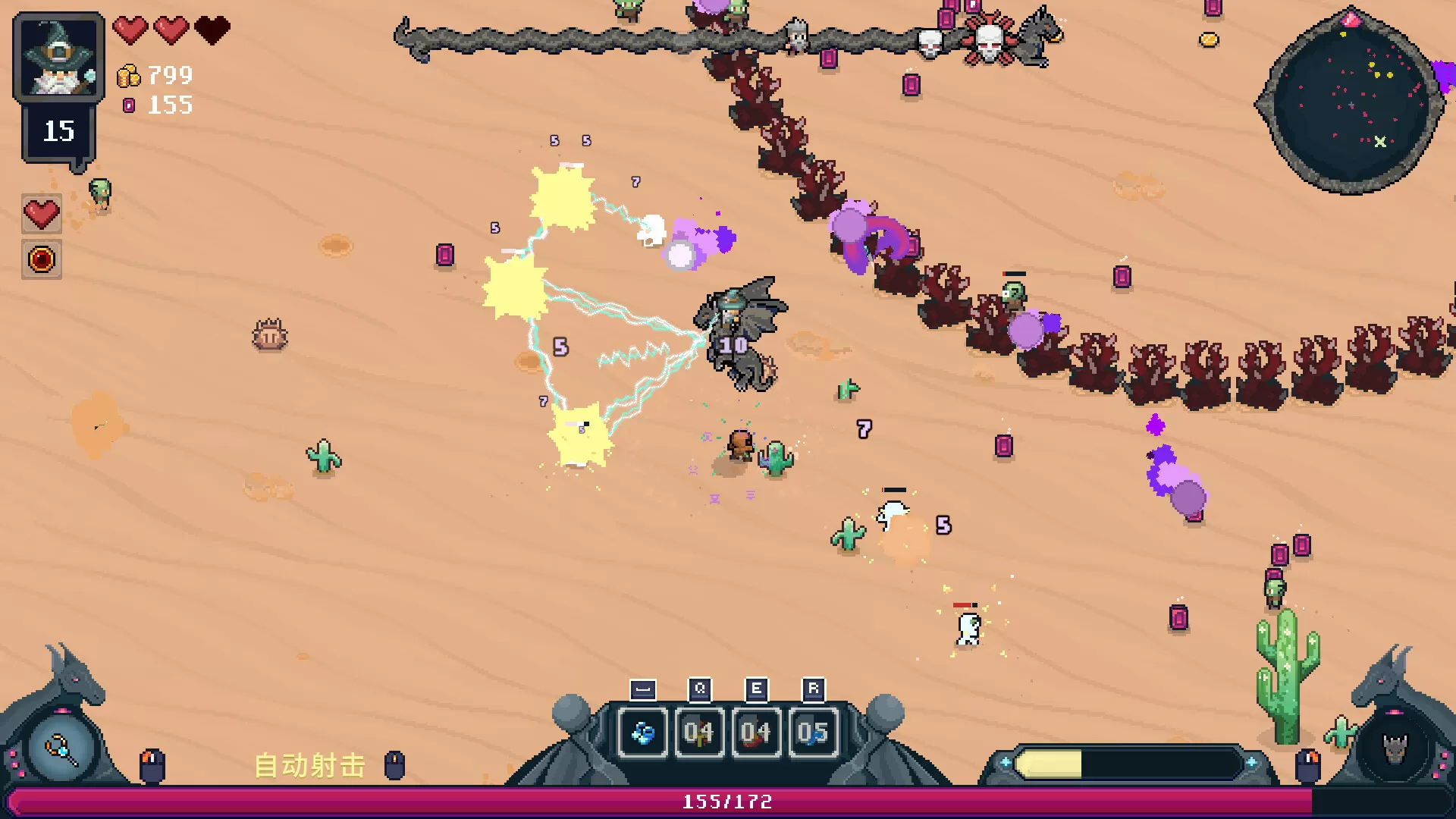
Task: Activate the E ability on cooldown
Action: (755, 733)
